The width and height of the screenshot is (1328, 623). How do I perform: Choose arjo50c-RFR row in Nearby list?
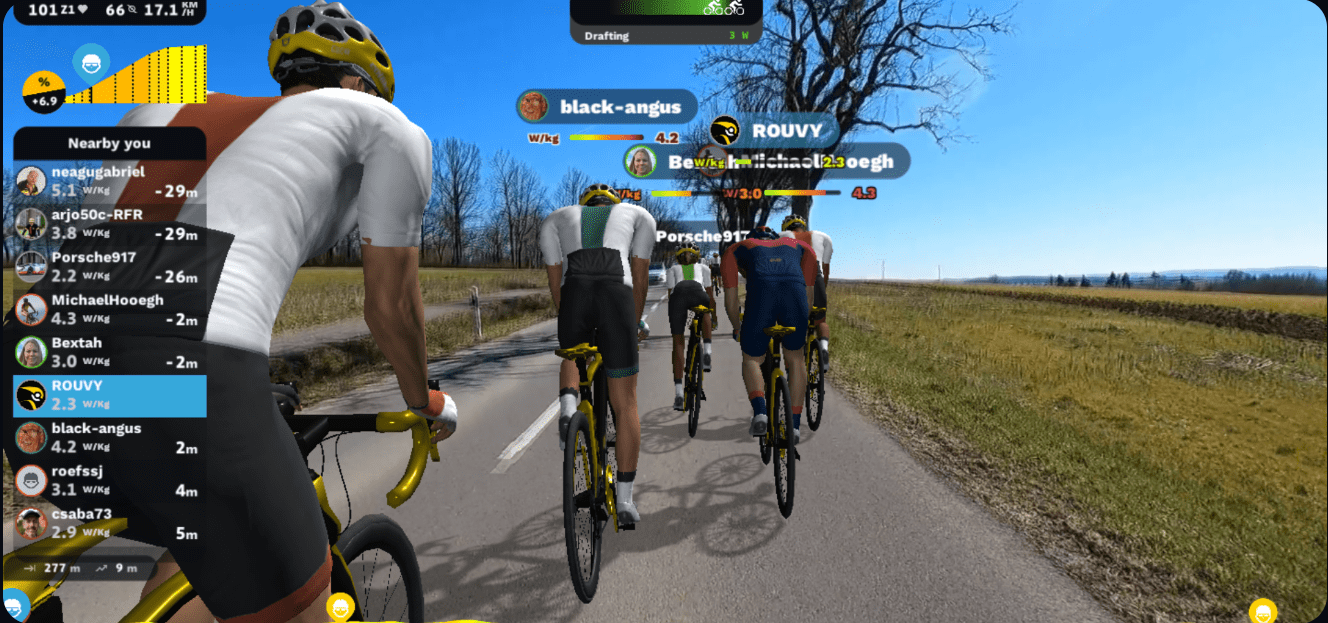coord(108,224)
